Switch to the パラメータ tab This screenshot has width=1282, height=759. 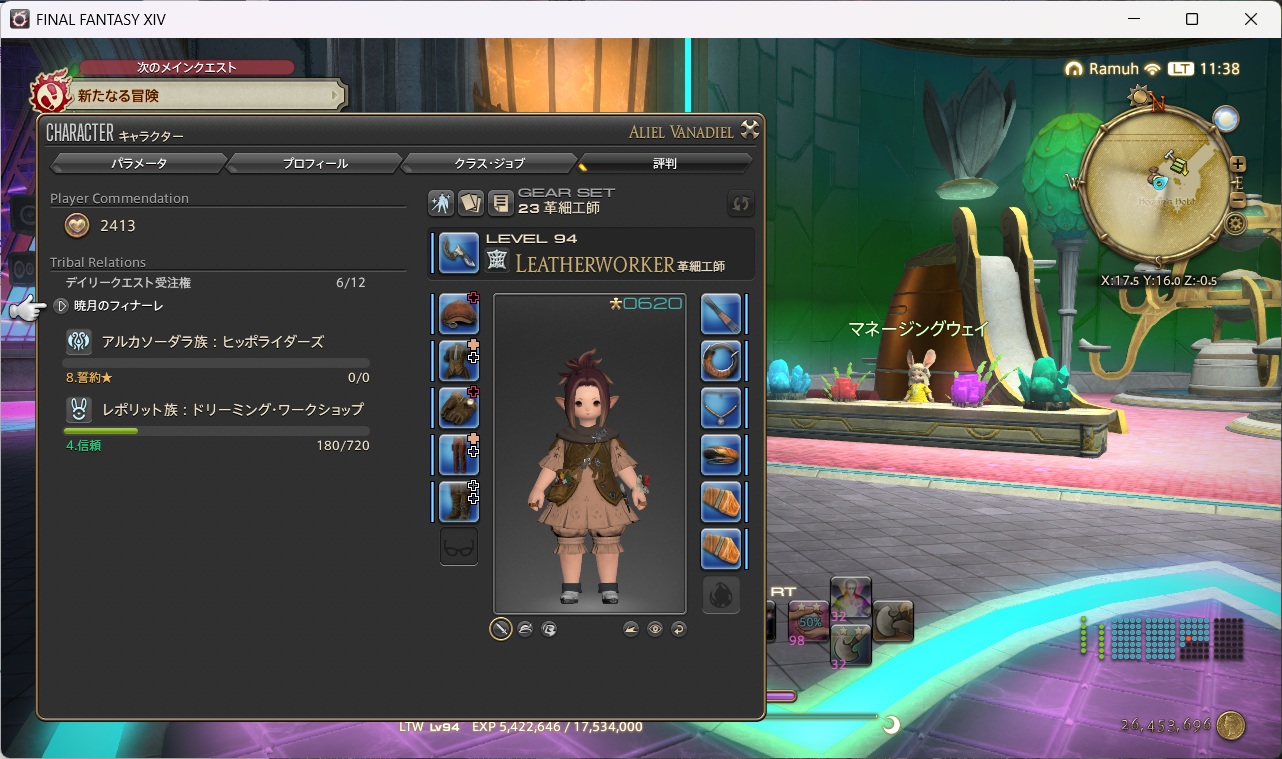click(139, 162)
